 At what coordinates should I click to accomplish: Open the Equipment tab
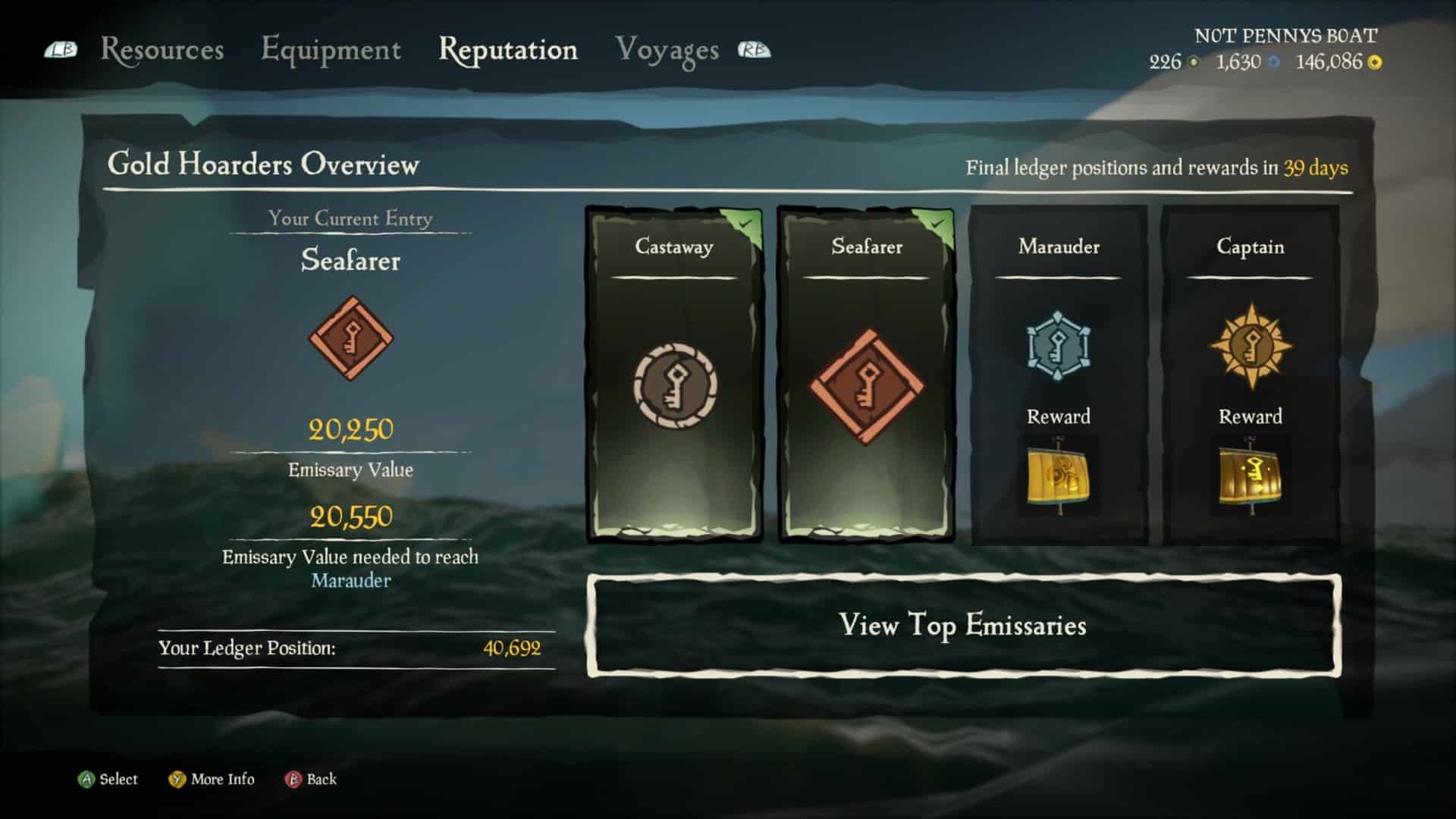[331, 49]
